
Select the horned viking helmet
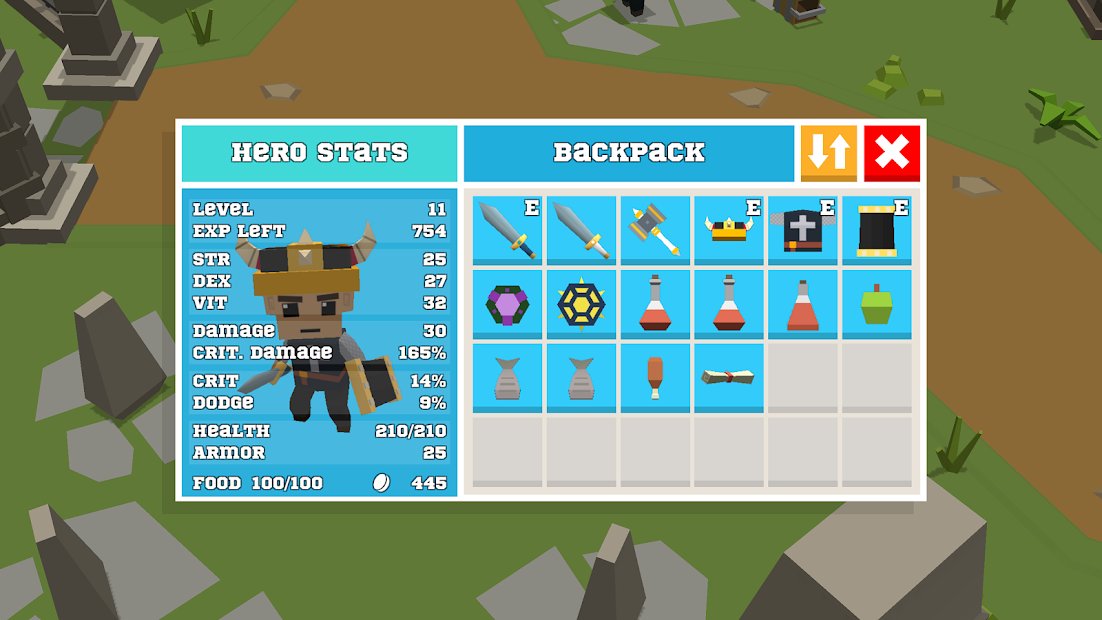(729, 230)
